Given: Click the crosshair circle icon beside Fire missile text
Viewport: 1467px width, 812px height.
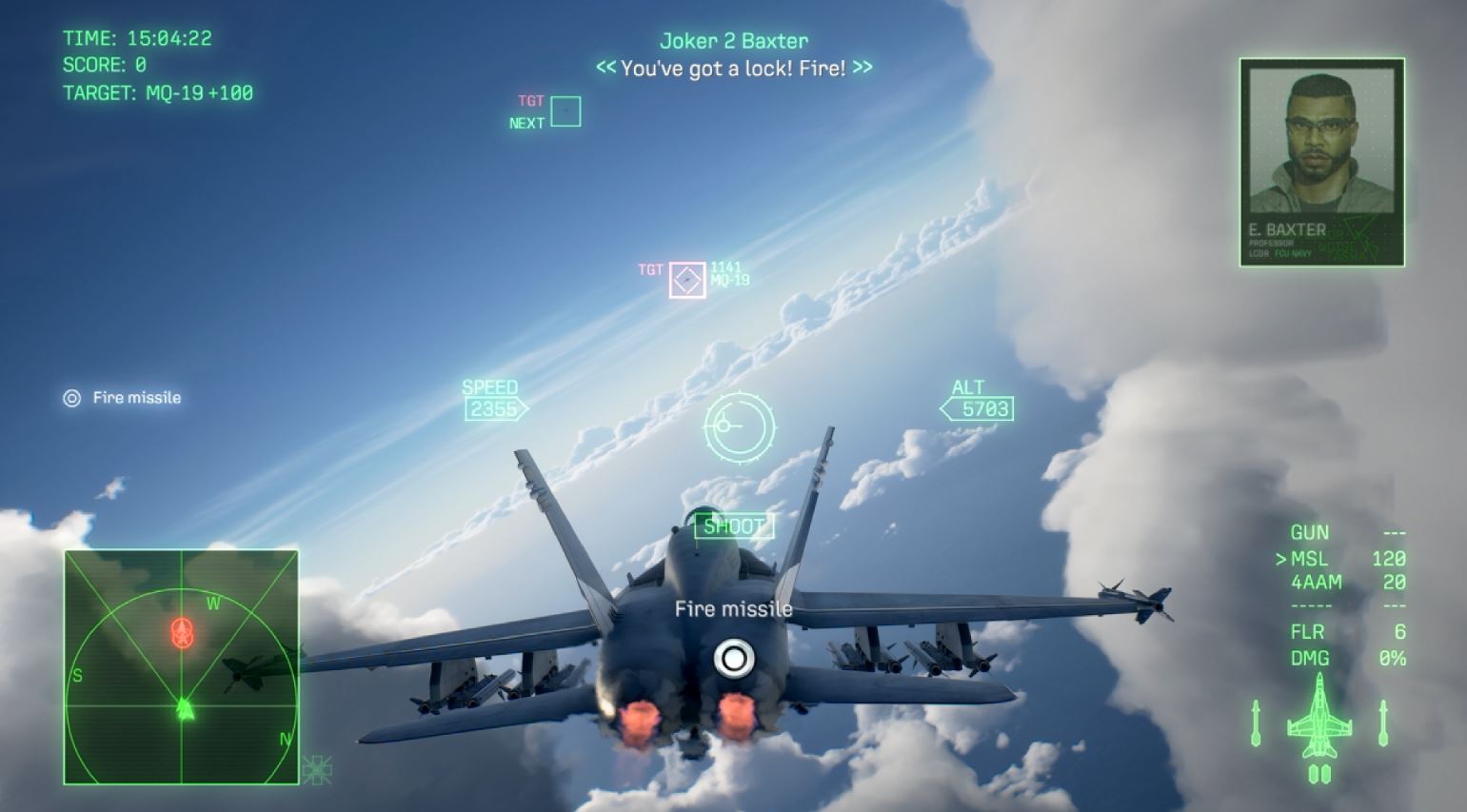Looking at the screenshot, I should pyautogui.click(x=71, y=397).
